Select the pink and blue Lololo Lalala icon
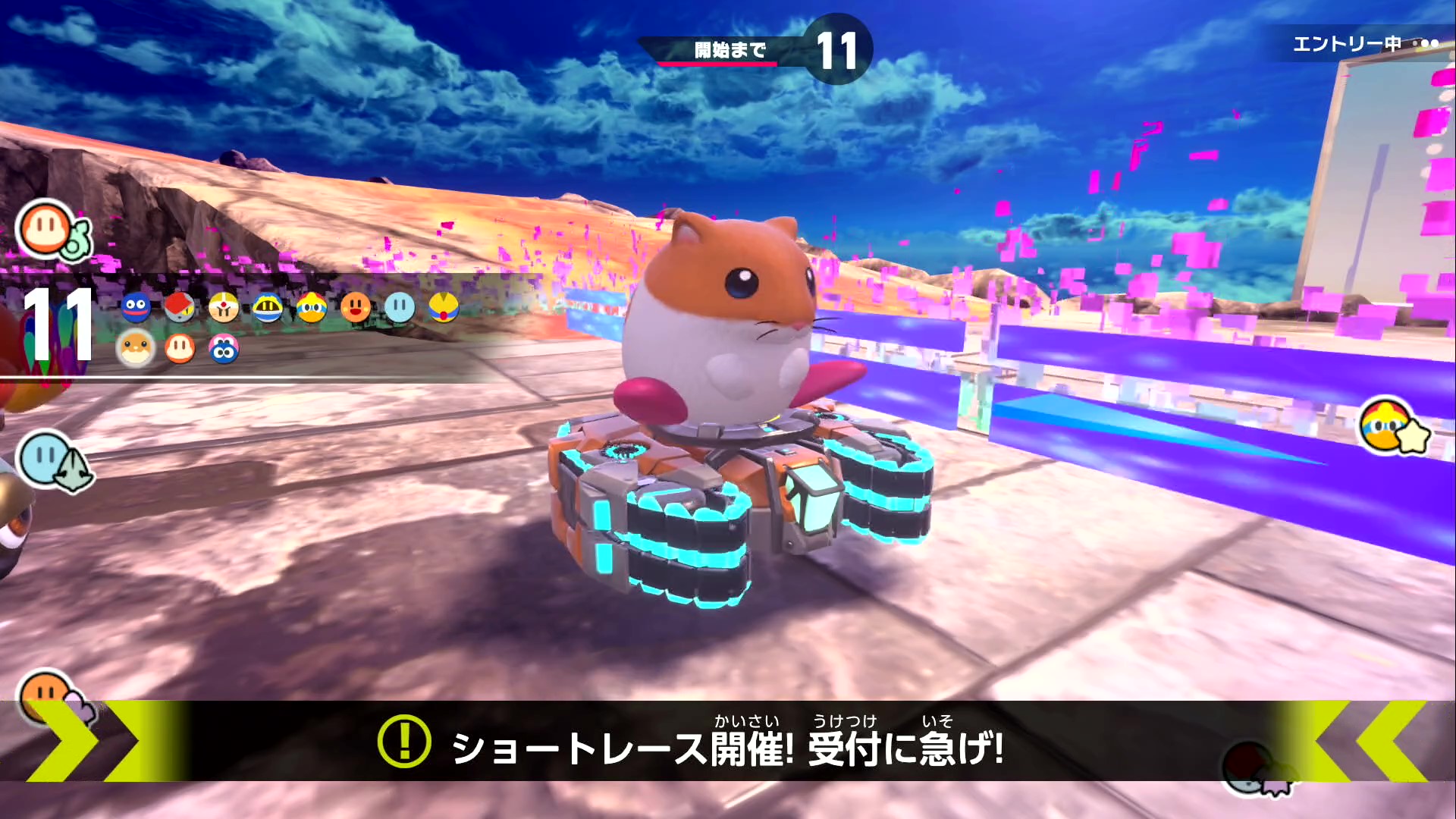 pos(224,349)
